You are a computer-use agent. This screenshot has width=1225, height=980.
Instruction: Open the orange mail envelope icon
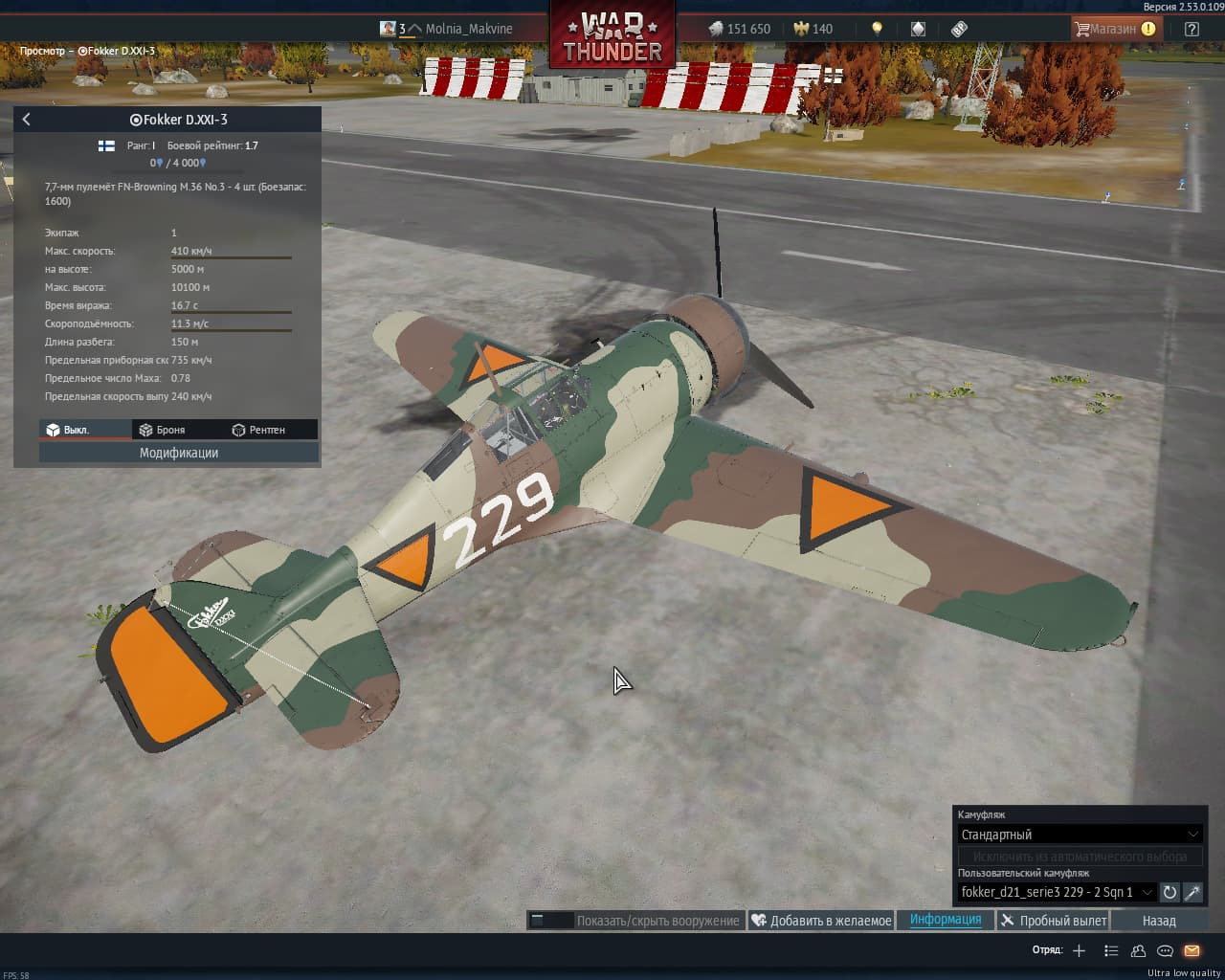1192,950
